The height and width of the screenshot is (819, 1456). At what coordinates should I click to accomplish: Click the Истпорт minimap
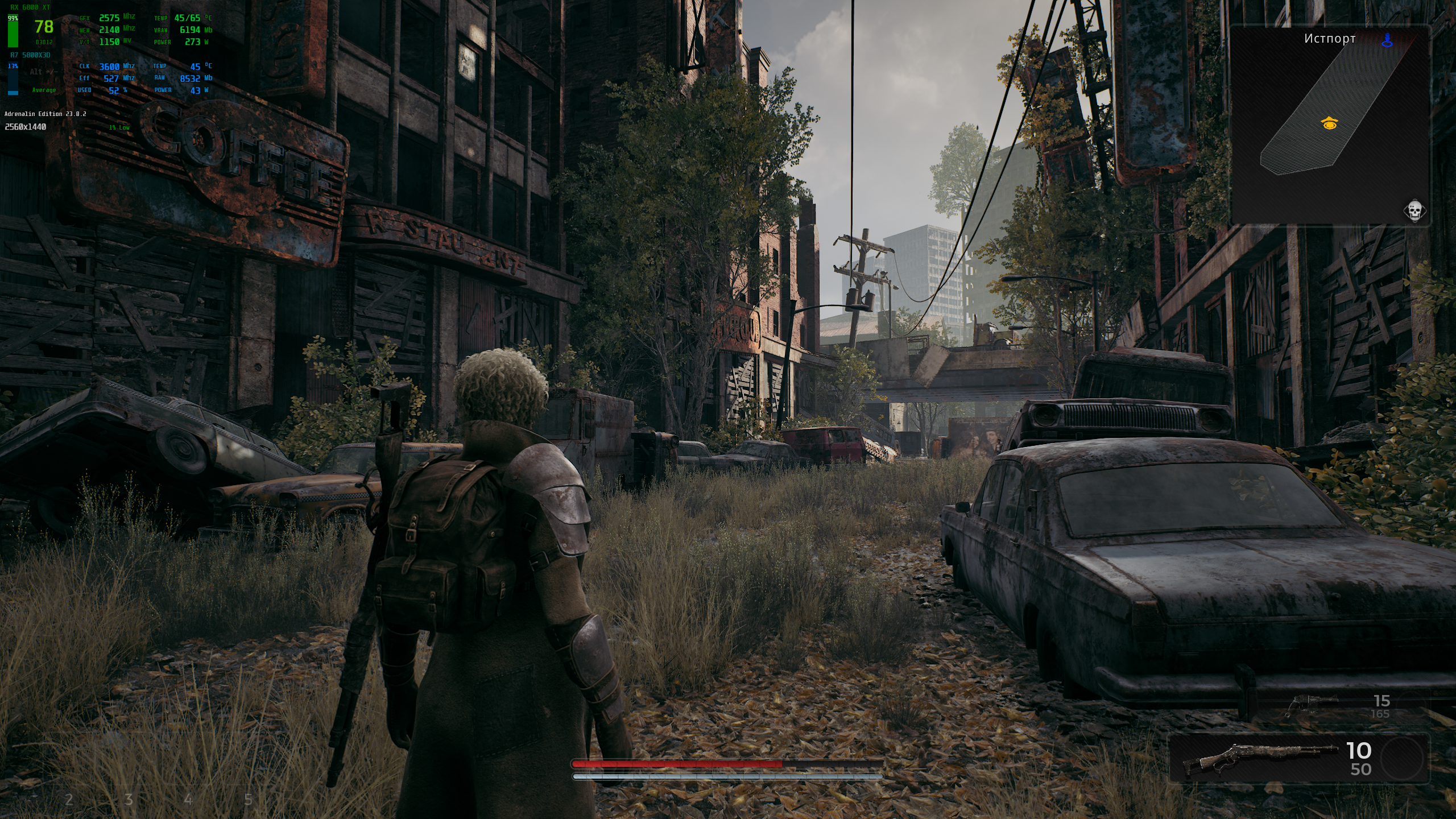[x=1330, y=125]
